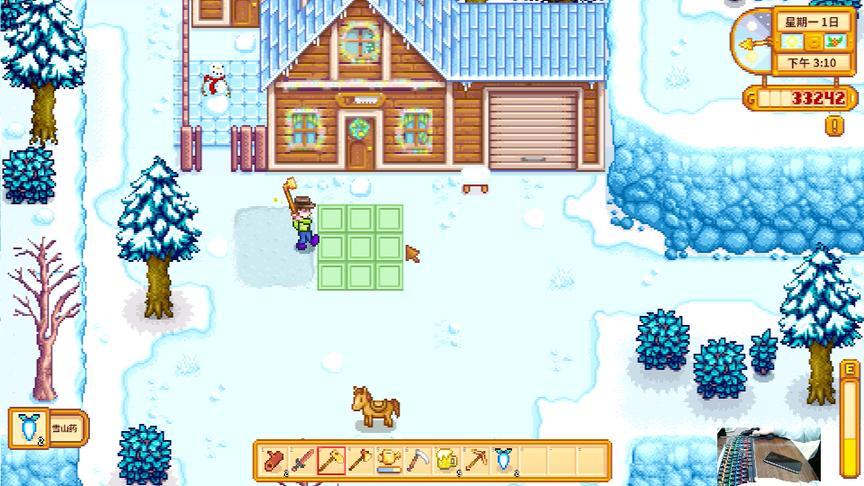Select the blue crystal item slot
This screenshot has height=486, width=864.
tap(505, 461)
